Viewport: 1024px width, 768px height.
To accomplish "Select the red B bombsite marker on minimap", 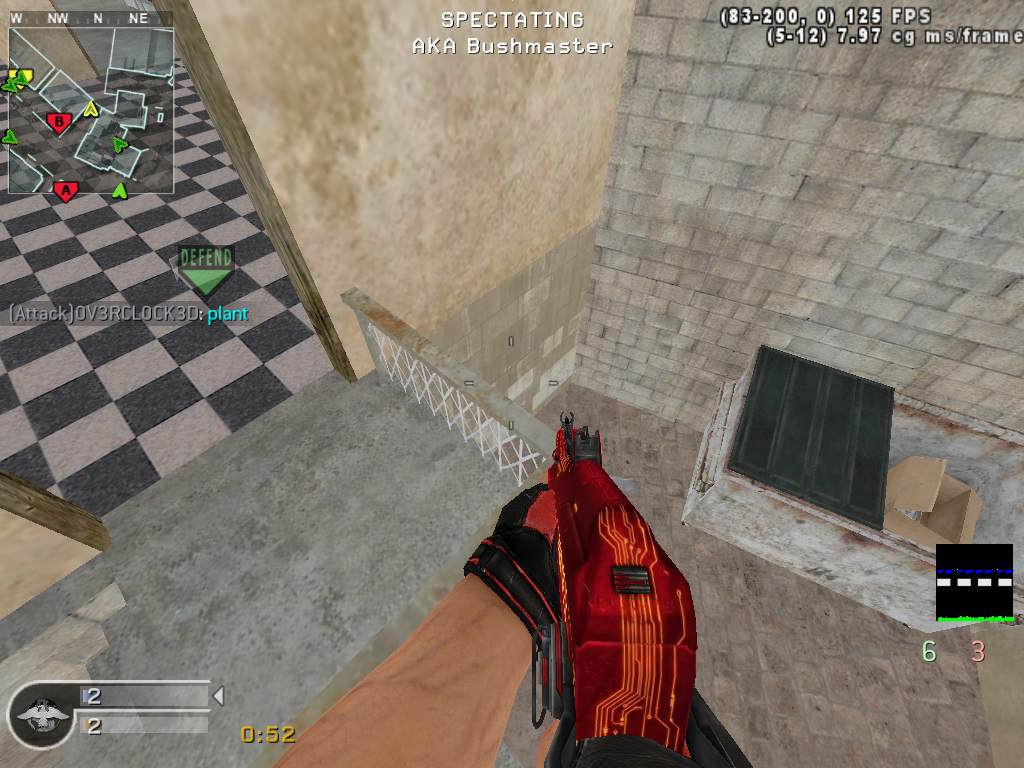I will pyautogui.click(x=59, y=123).
